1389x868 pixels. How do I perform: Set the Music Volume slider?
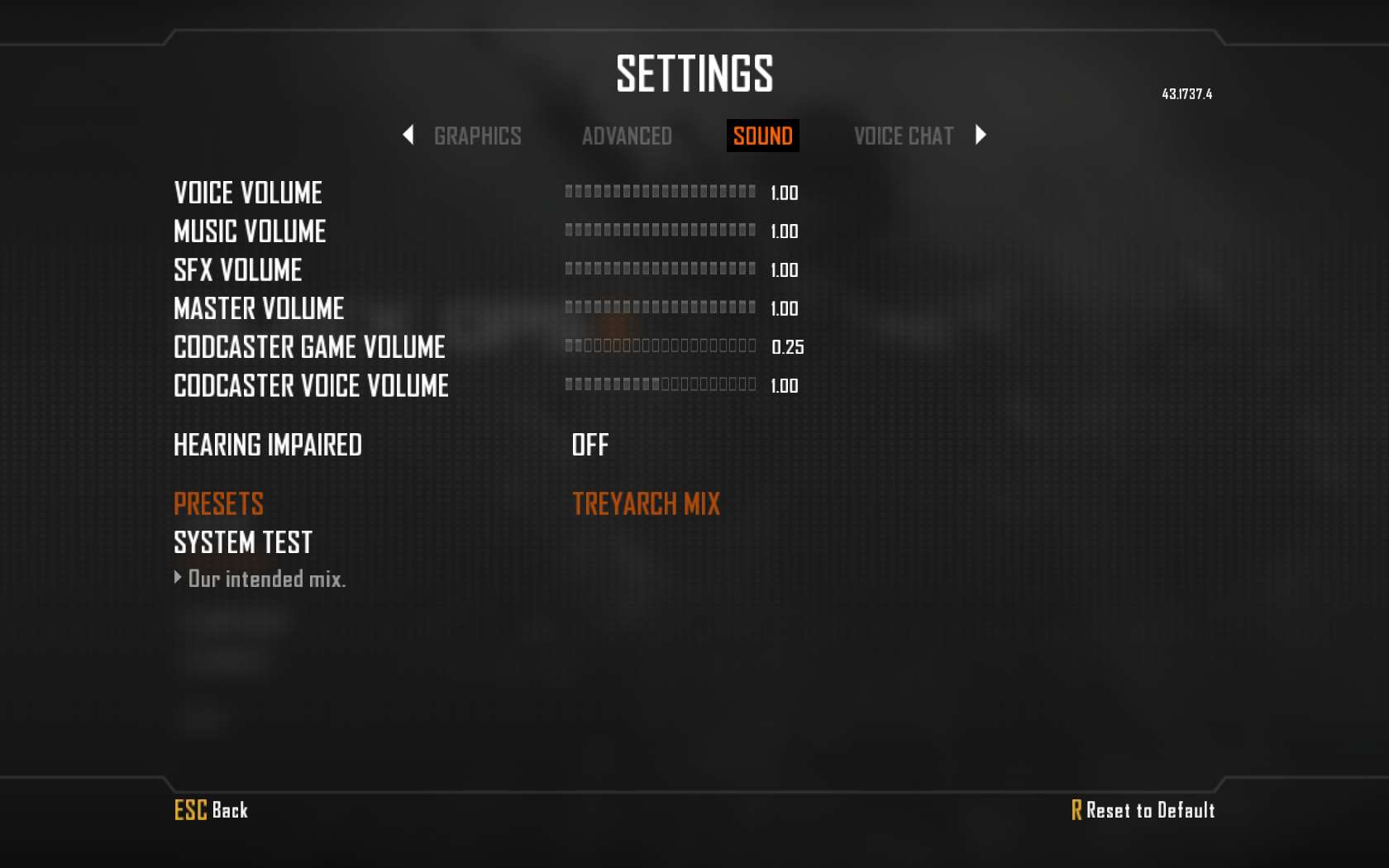click(x=660, y=231)
